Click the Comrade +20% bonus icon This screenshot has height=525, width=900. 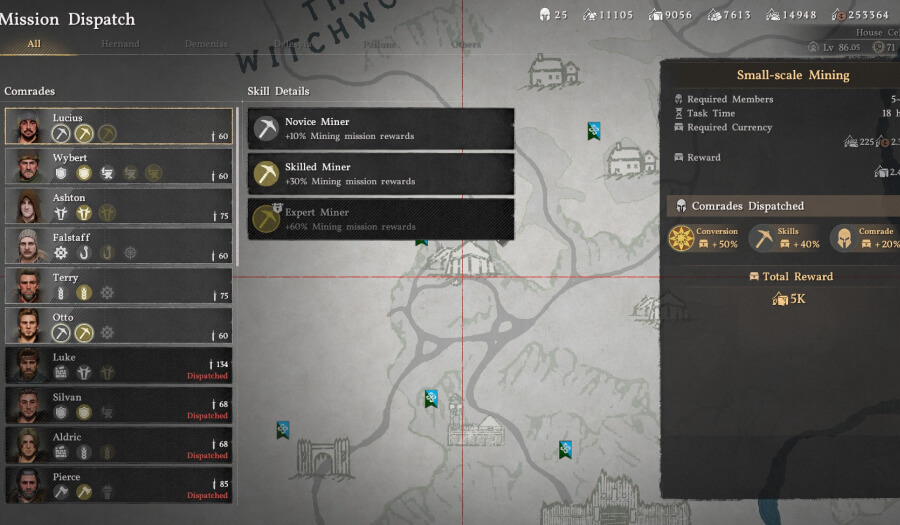point(843,239)
